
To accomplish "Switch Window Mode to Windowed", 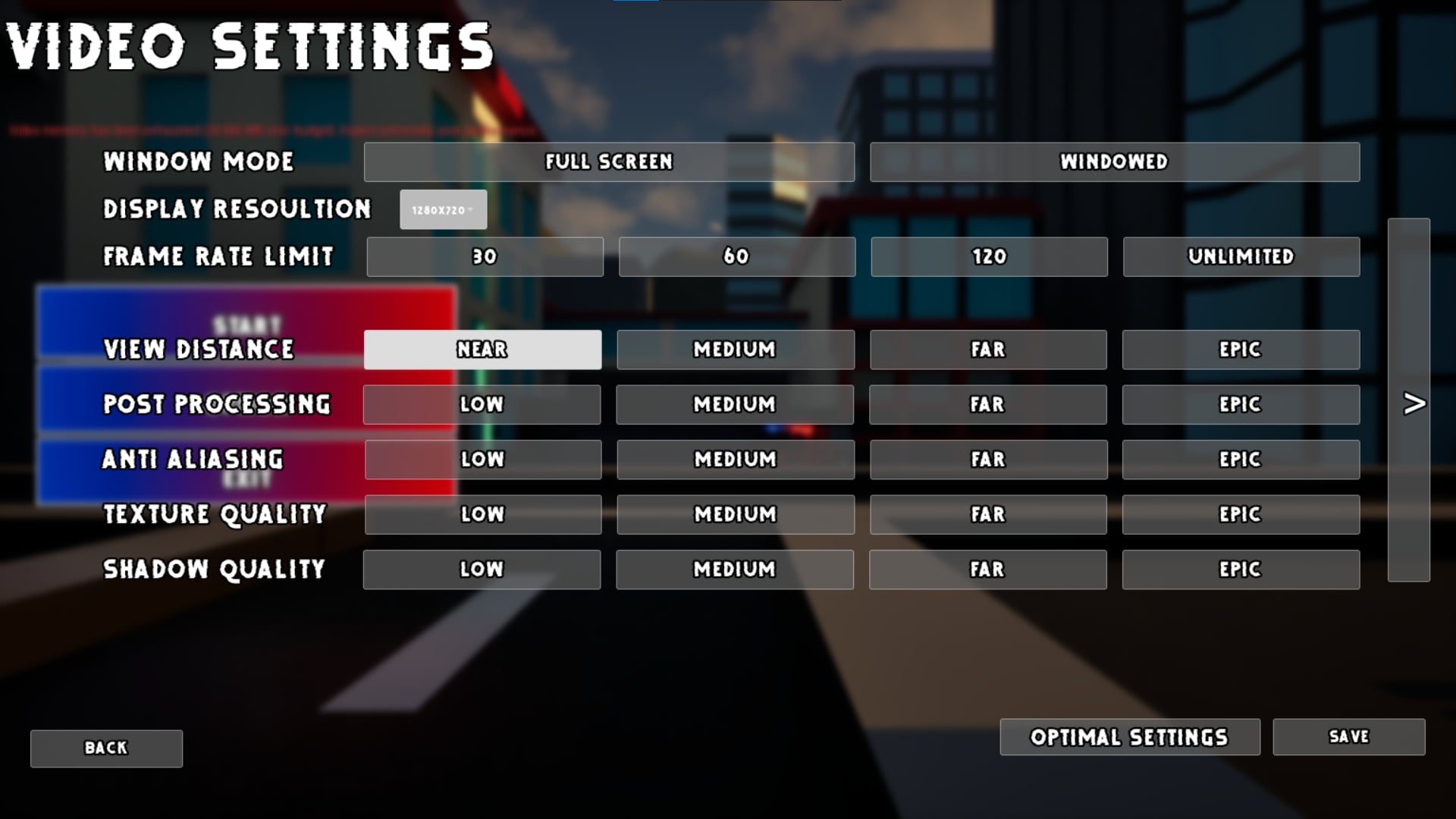I will pyautogui.click(x=1115, y=162).
